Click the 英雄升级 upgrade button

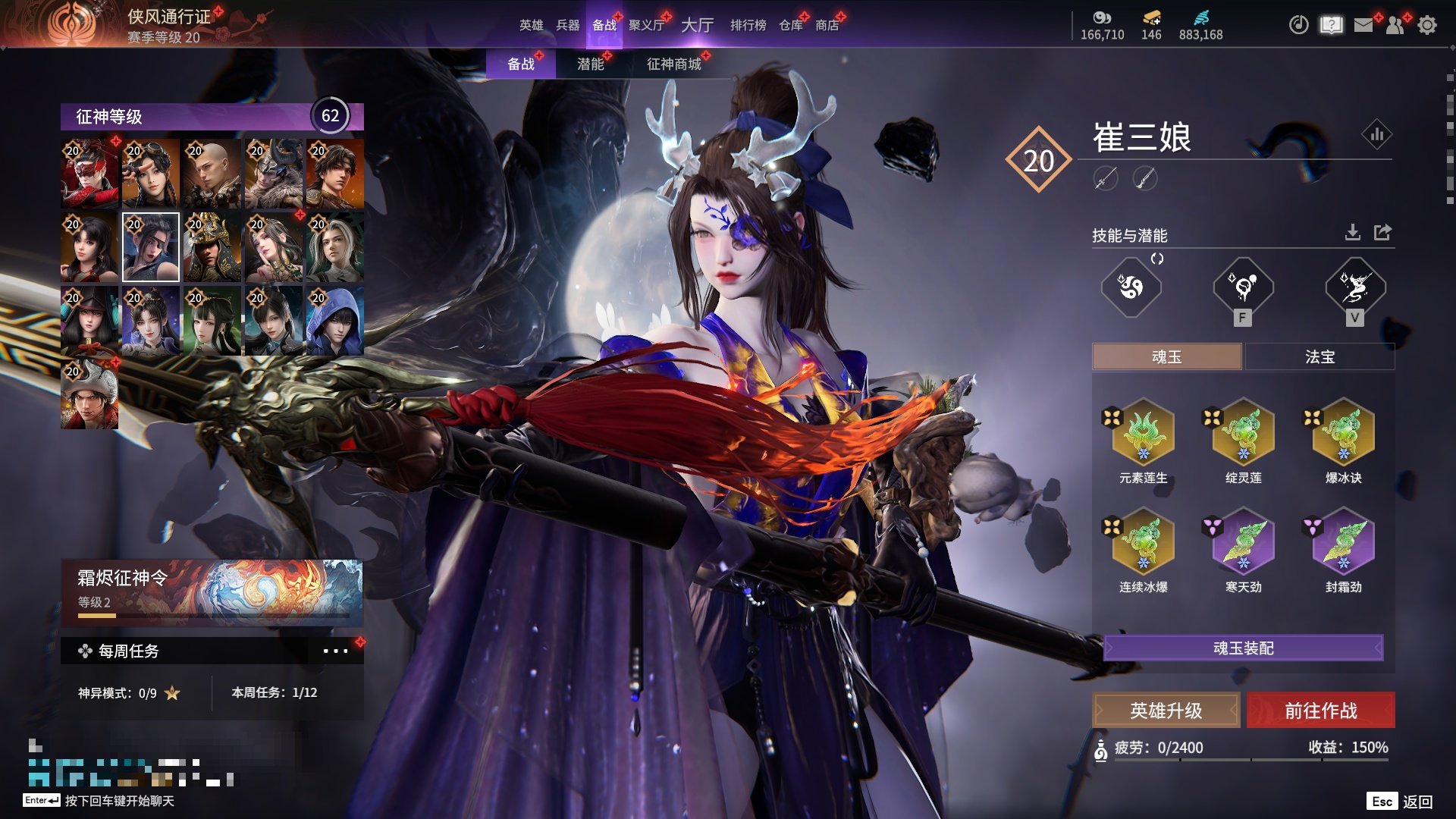click(x=1166, y=711)
